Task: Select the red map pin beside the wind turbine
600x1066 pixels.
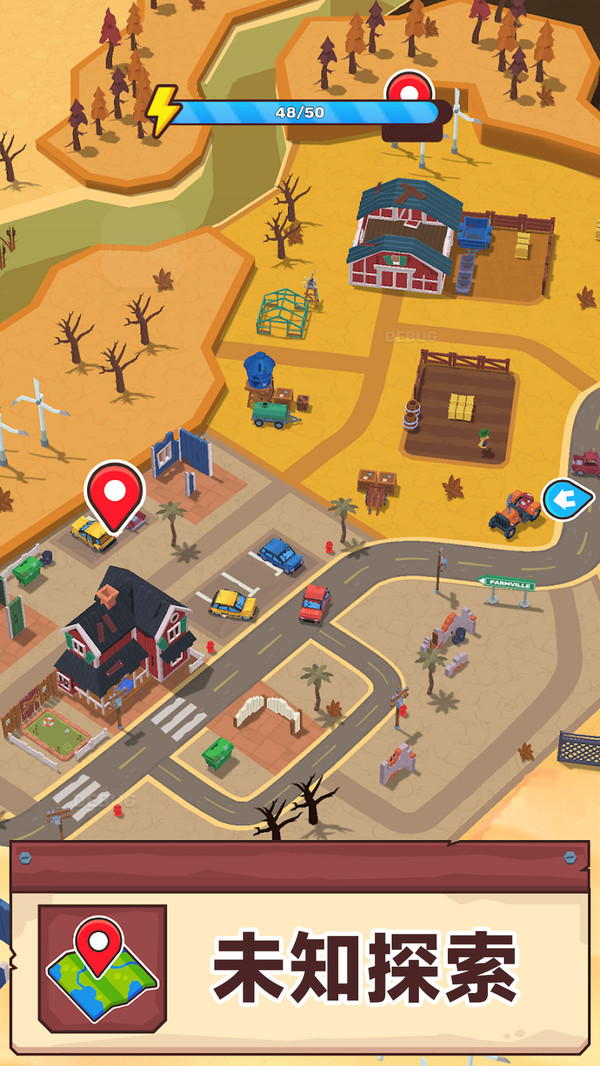Action: tap(409, 94)
